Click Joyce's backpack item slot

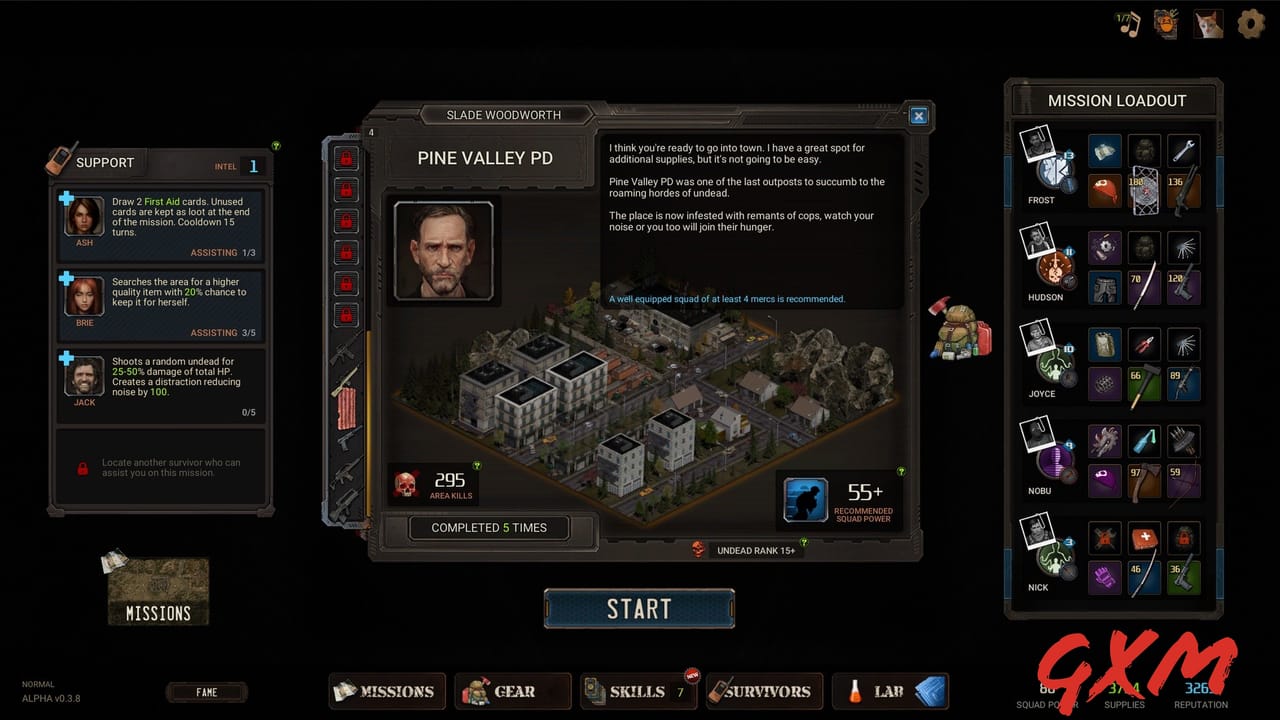tap(1103, 343)
